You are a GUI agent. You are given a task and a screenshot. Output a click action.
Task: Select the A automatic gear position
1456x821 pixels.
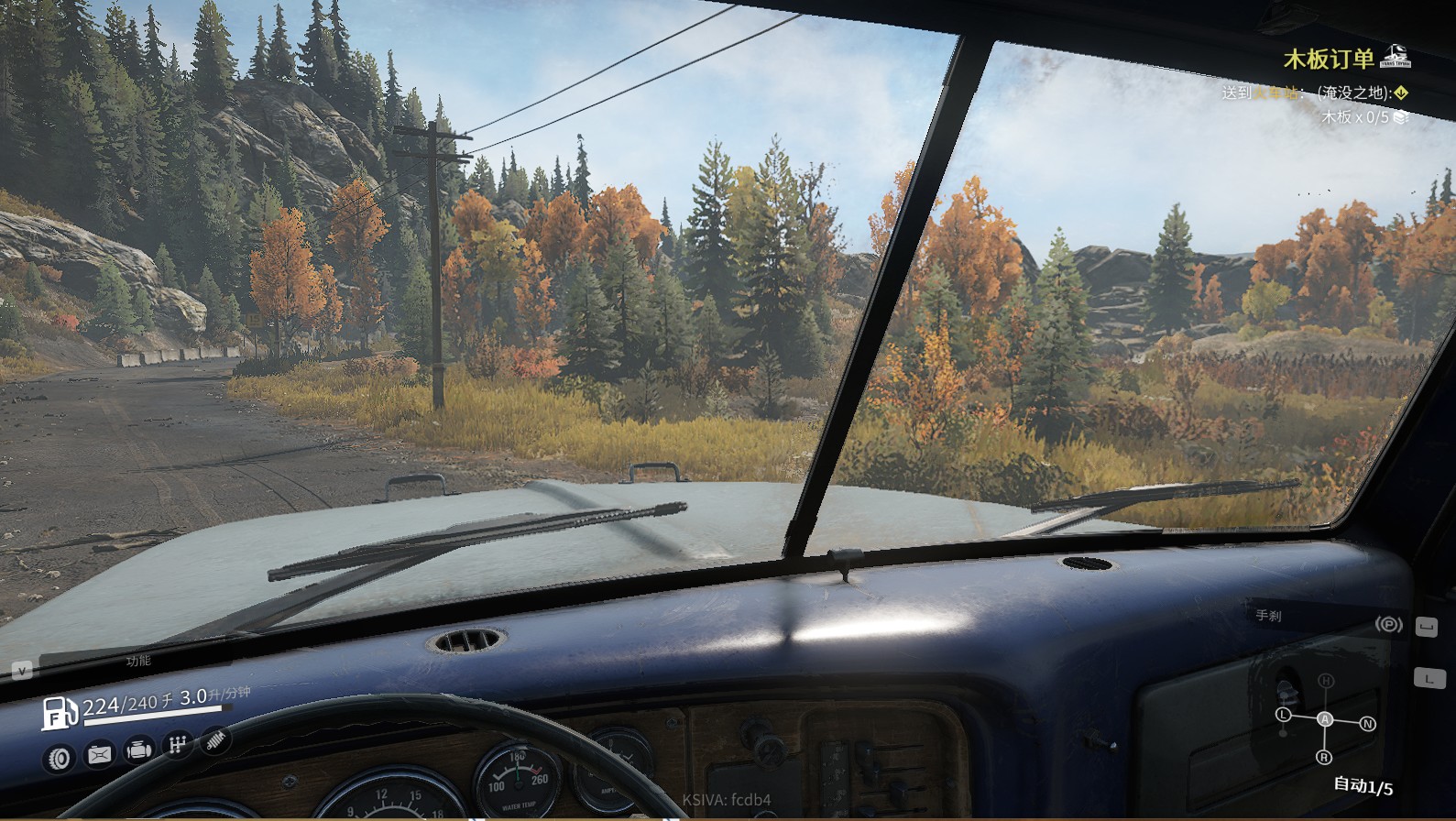(1325, 719)
